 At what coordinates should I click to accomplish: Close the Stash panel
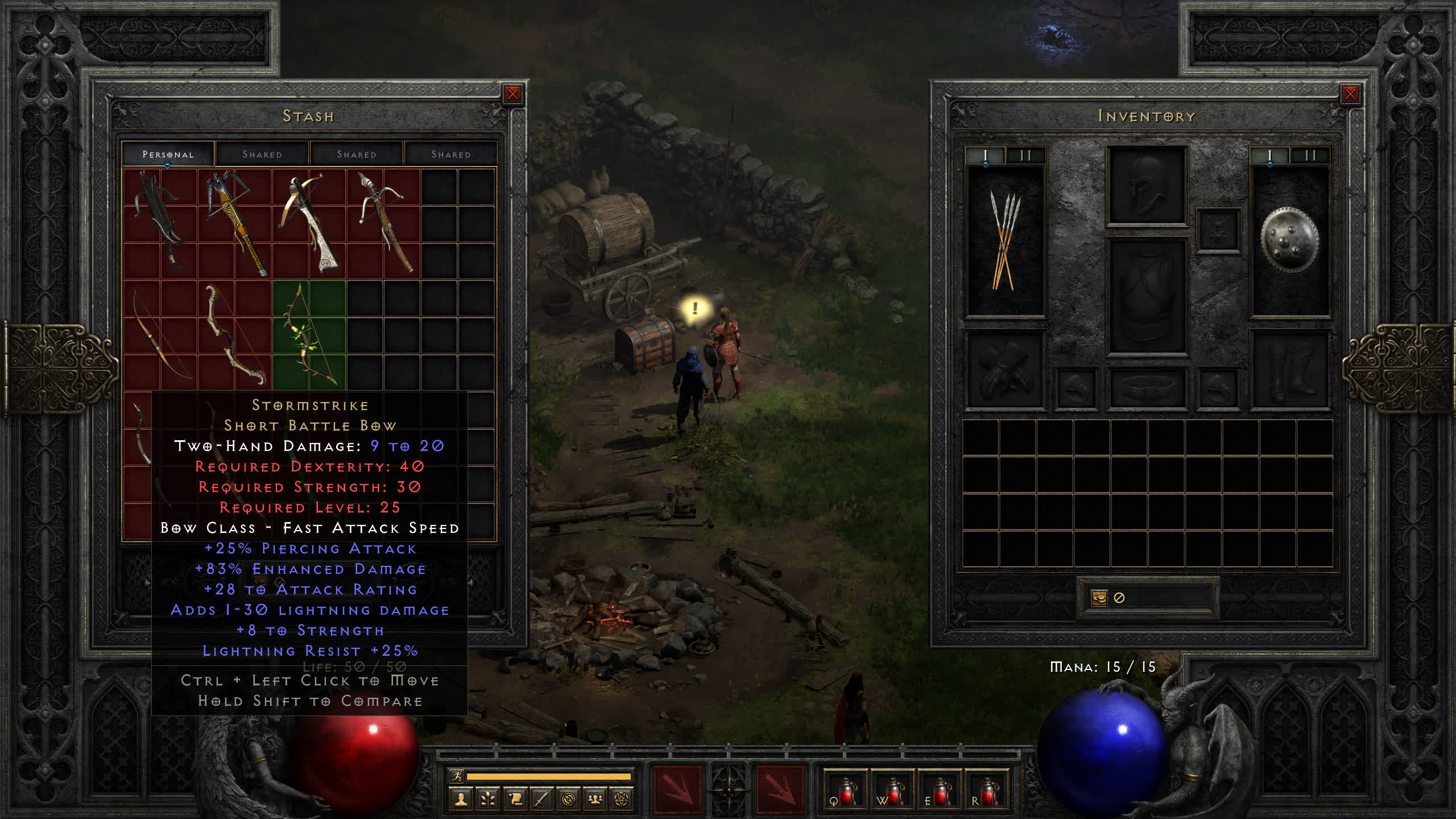512,94
